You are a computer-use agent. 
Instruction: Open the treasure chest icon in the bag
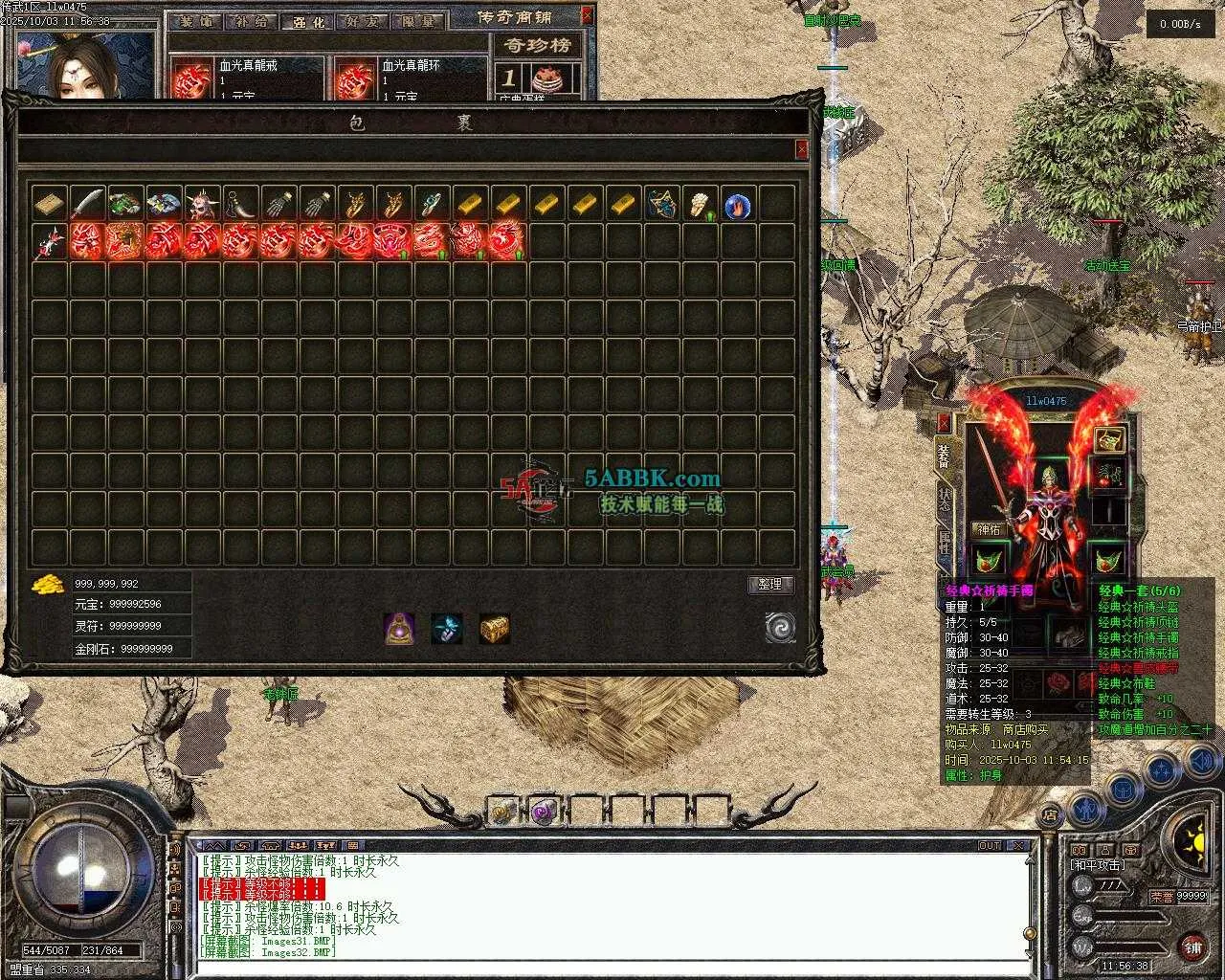coord(494,628)
